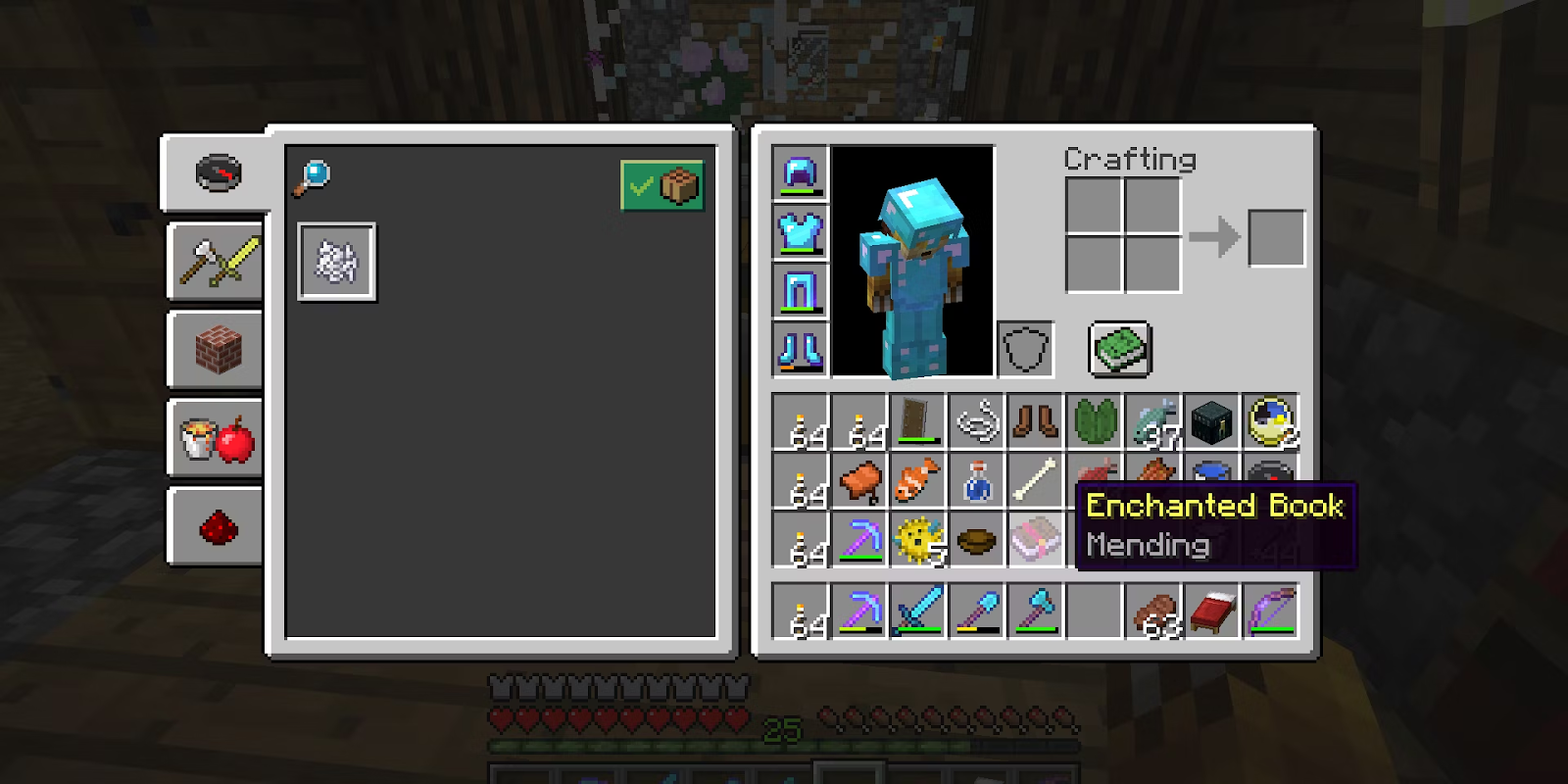Viewport: 1568px width, 784px height.
Task: Select the diamond boots armor slot
Action: point(801,349)
